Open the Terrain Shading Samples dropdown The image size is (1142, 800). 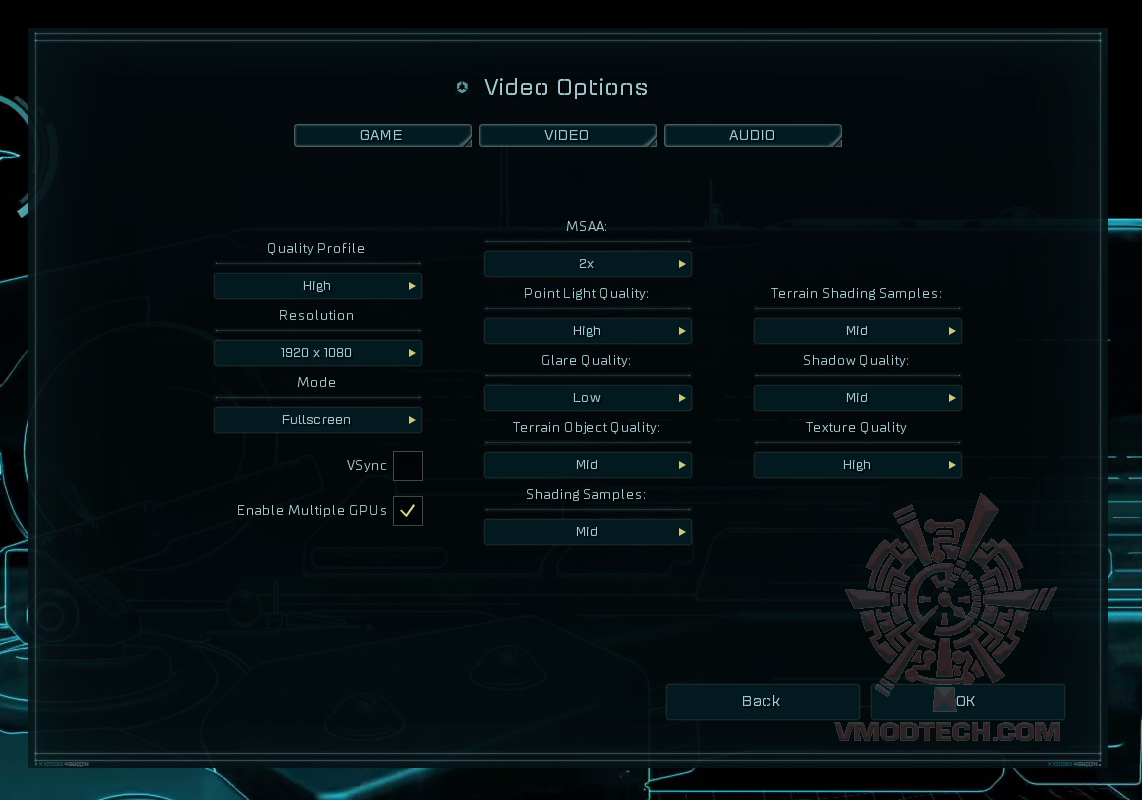(858, 331)
